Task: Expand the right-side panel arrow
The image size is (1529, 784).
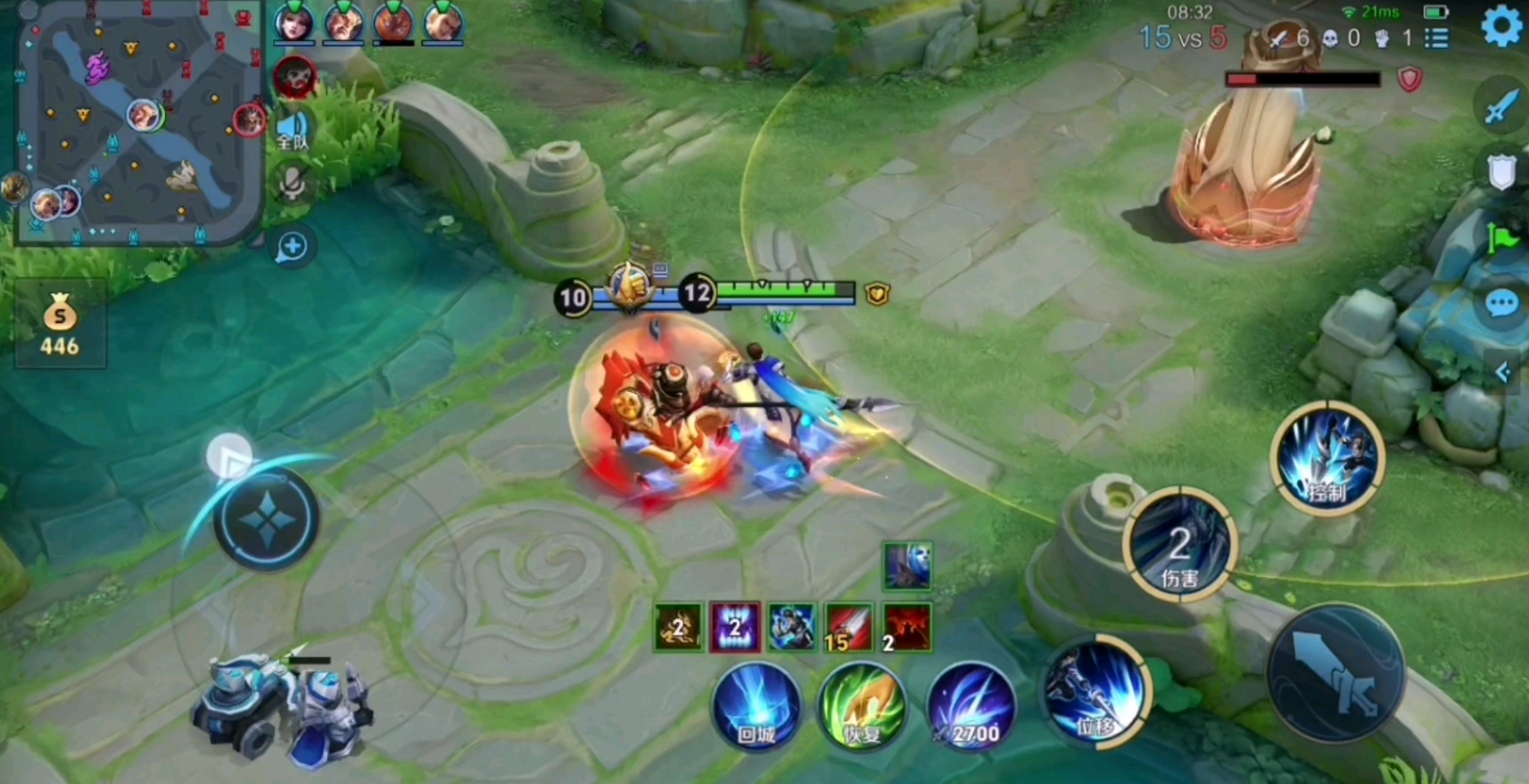Action: [x=1504, y=371]
